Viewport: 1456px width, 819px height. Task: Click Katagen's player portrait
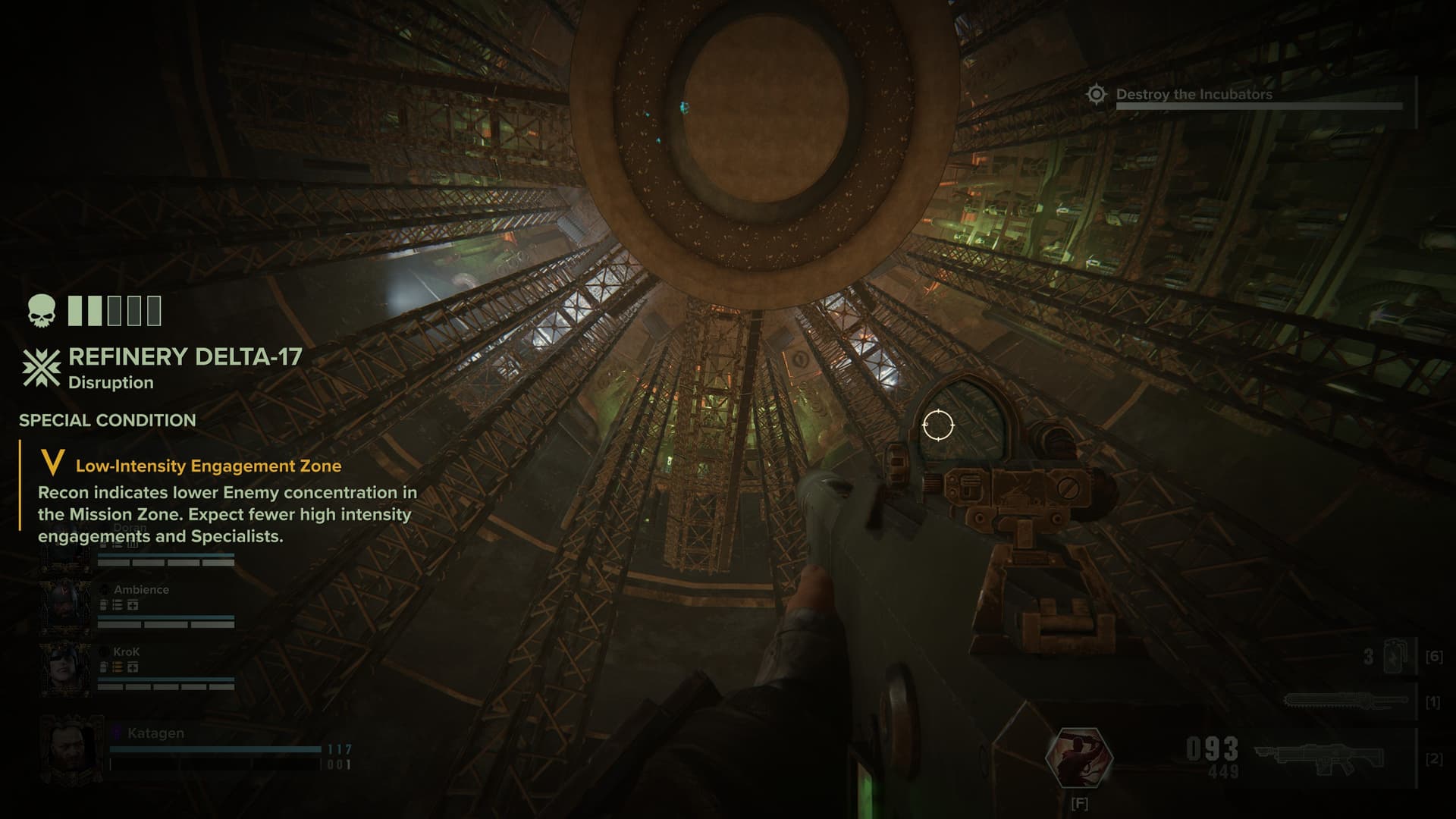pyautogui.click(x=71, y=749)
